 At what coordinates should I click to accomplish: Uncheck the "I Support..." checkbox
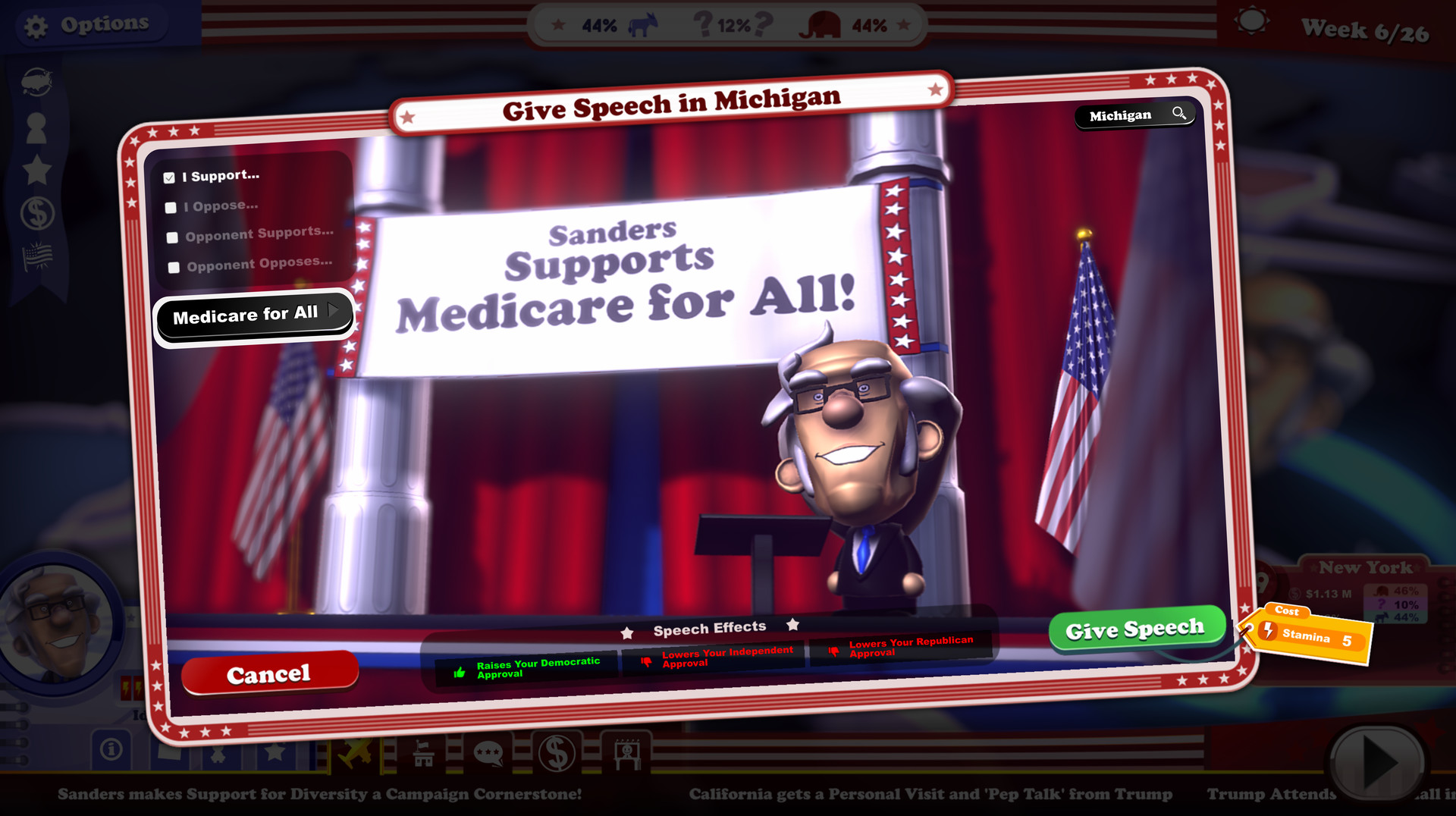(x=168, y=177)
